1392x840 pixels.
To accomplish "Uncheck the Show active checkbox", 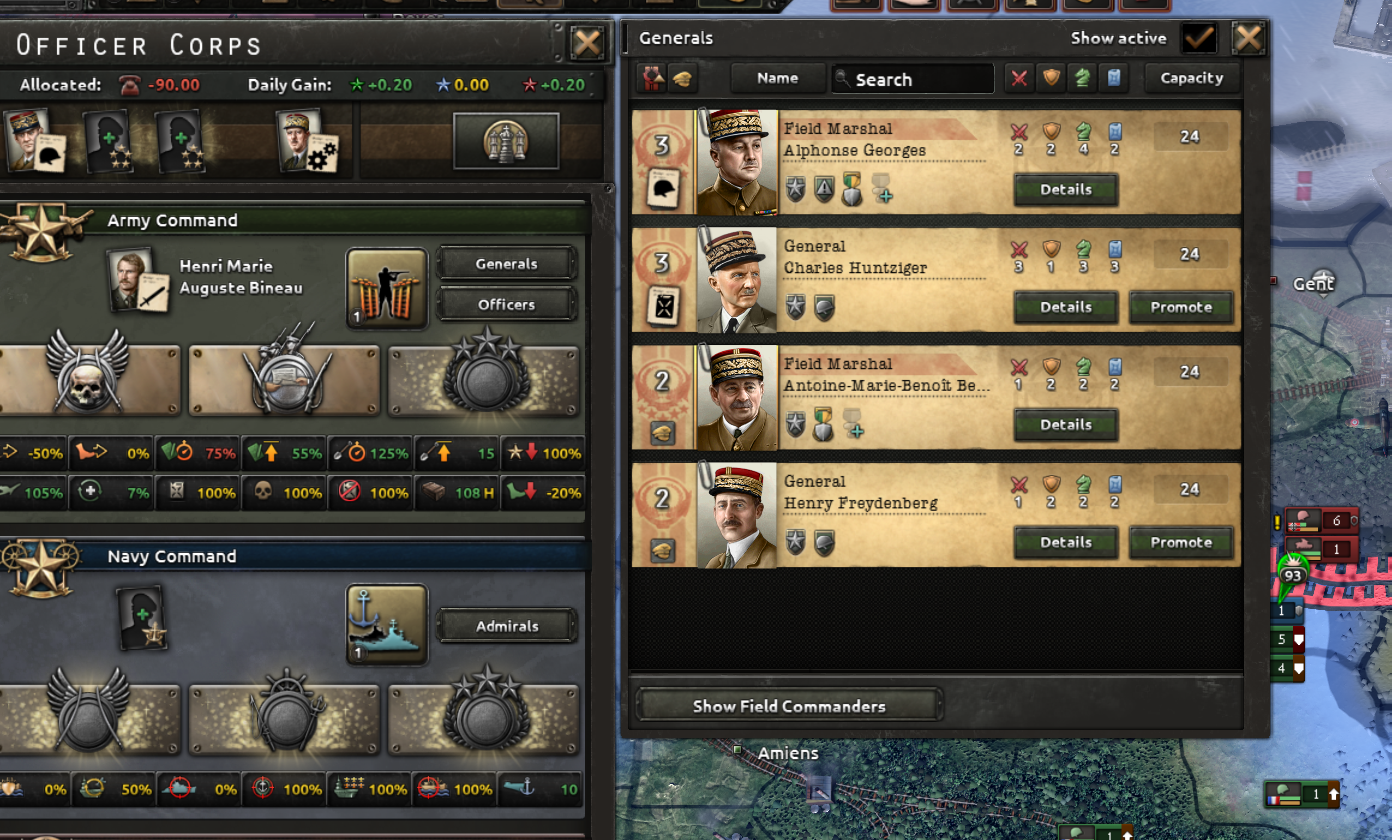I will [1199, 38].
